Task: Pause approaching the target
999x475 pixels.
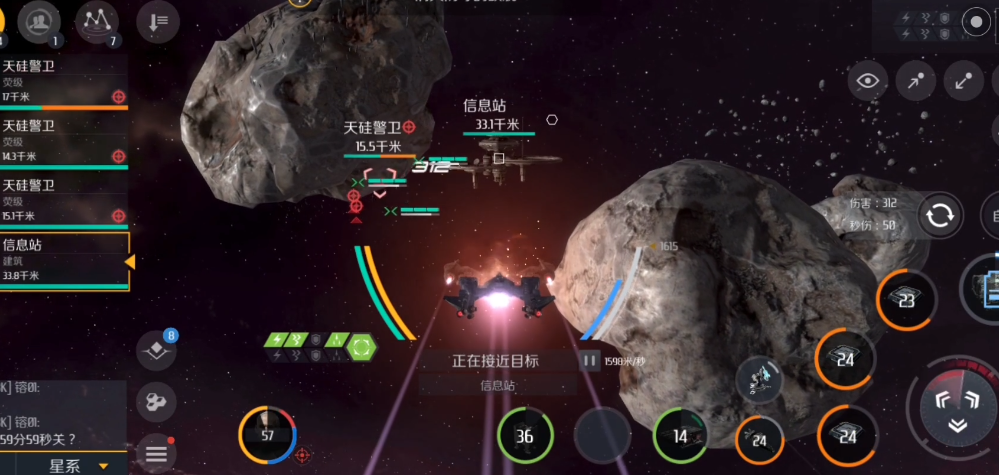Action: (x=589, y=361)
